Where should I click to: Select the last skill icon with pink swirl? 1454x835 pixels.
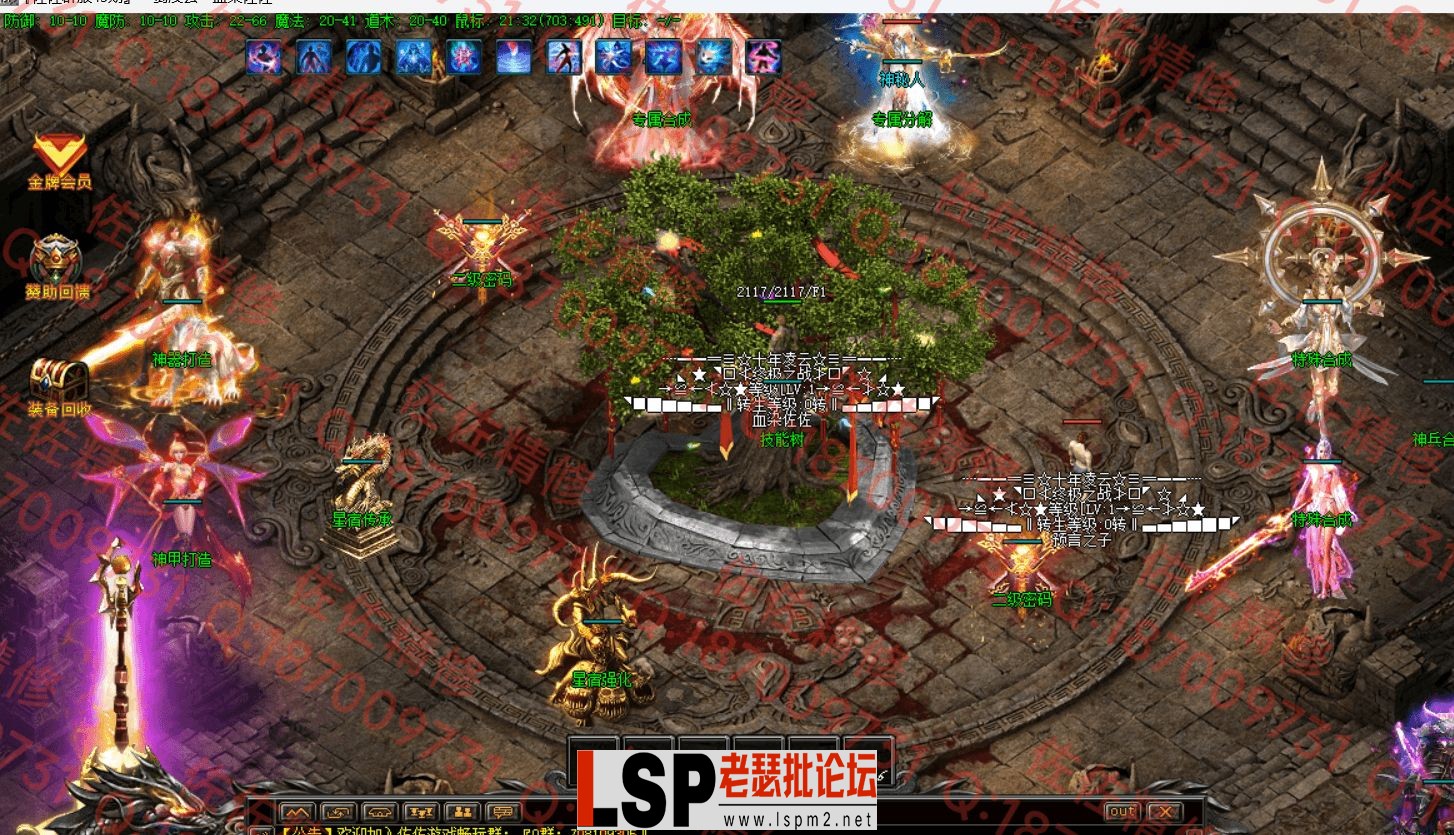763,57
